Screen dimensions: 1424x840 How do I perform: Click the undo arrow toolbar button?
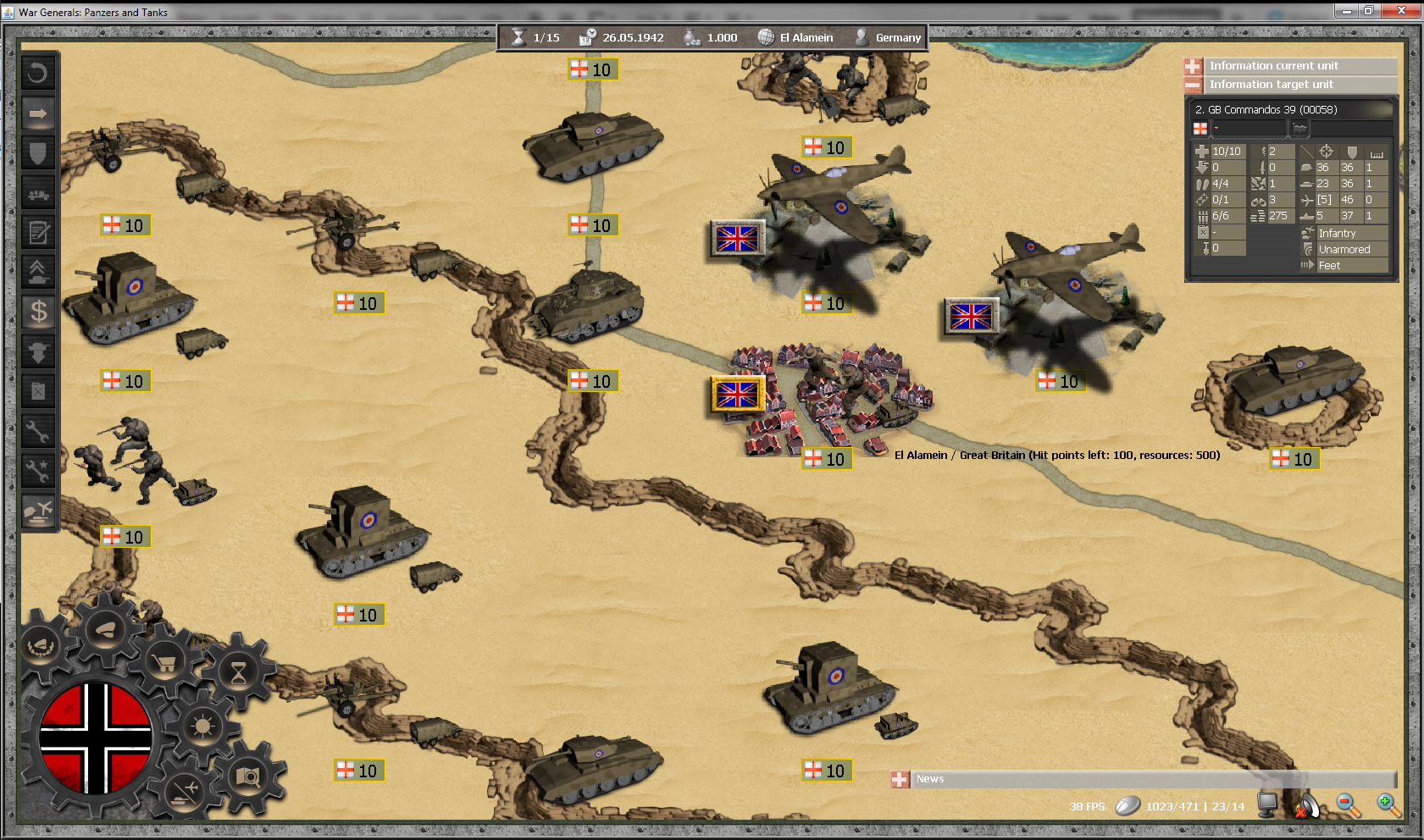38,73
